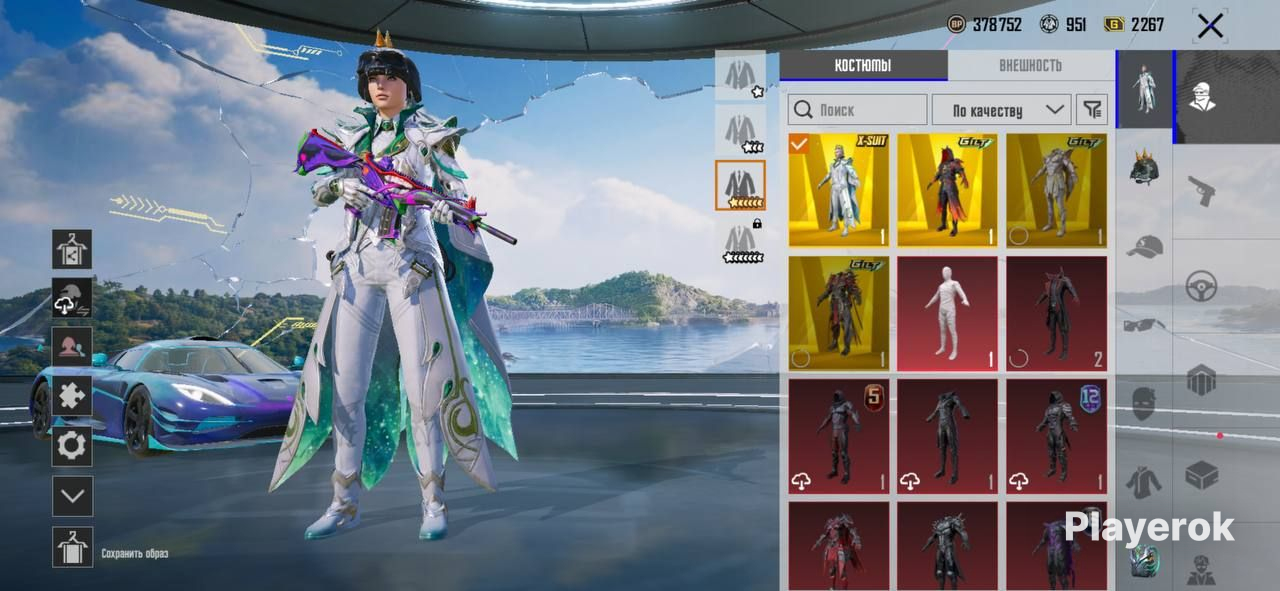Select the Костюмы tab
This screenshot has width=1280, height=591.
[863, 66]
